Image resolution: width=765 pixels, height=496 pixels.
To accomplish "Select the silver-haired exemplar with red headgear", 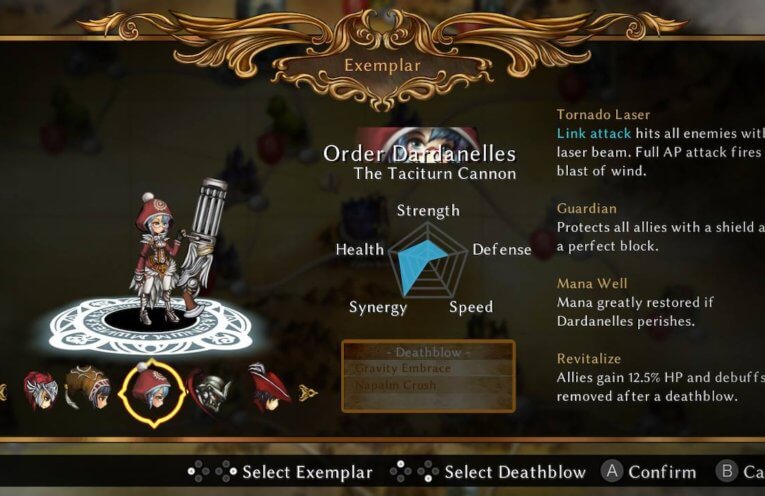I will point(40,390).
